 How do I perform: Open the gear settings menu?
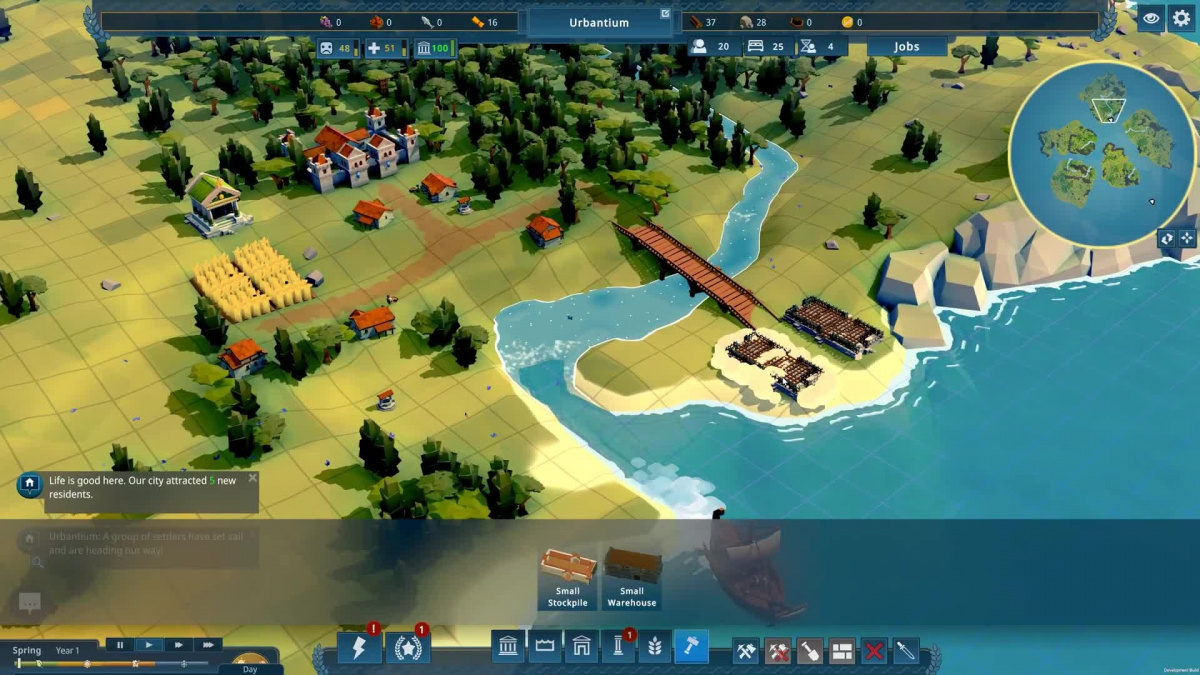[x=1183, y=18]
